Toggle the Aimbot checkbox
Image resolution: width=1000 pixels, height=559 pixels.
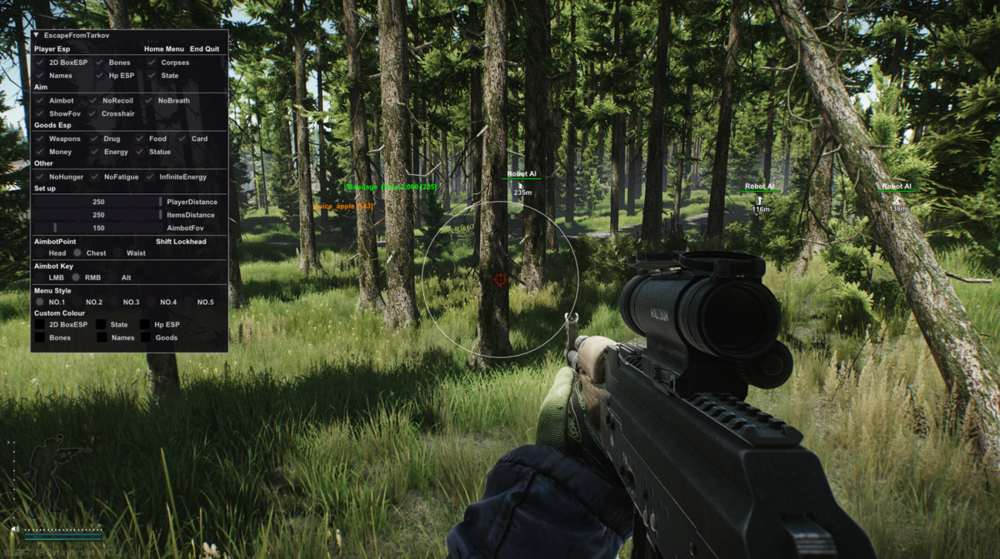(39, 101)
